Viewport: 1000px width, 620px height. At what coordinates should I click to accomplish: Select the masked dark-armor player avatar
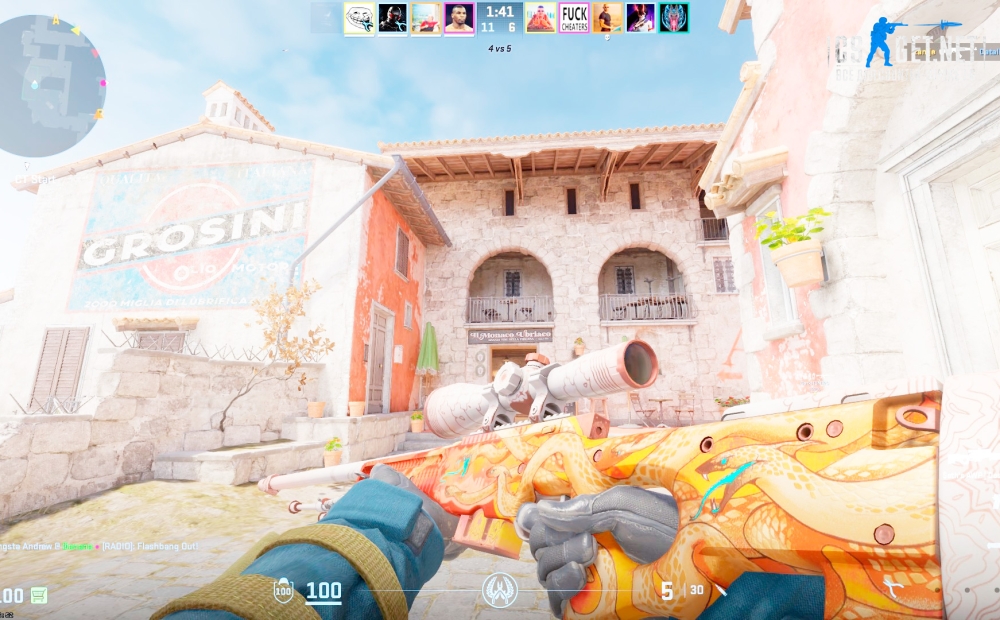(x=392, y=18)
